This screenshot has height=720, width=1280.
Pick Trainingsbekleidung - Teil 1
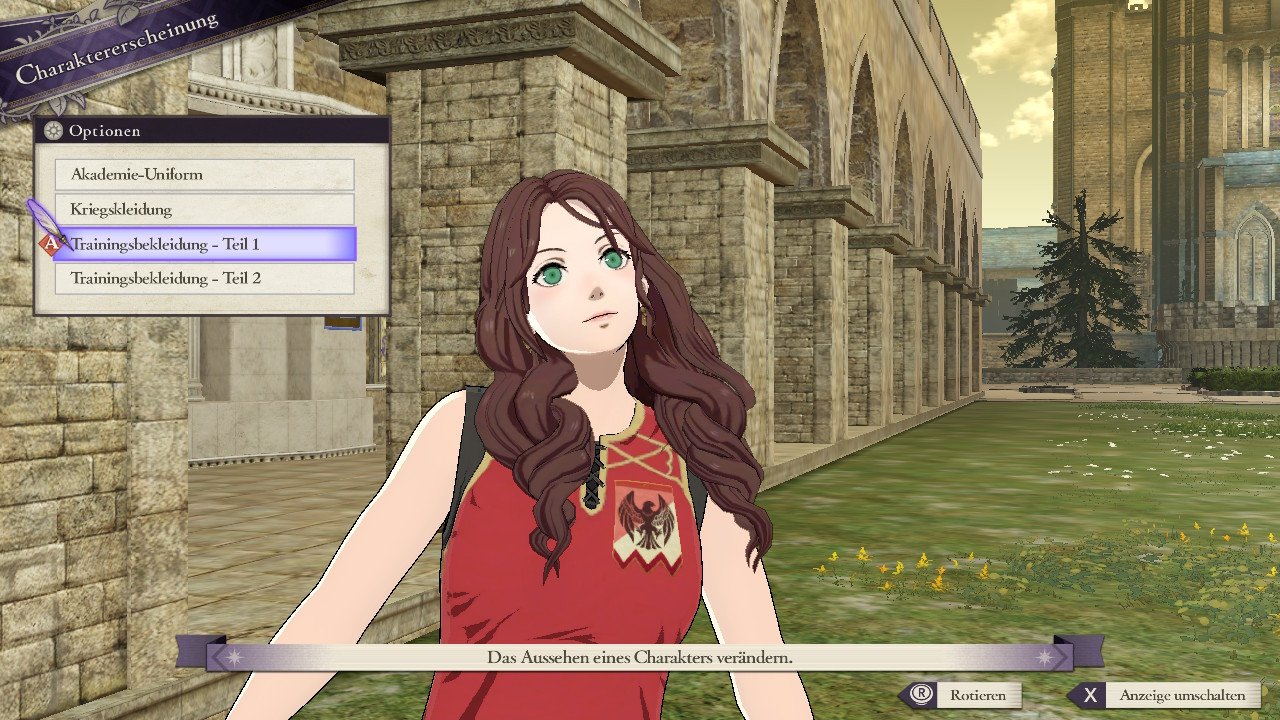coord(204,244)
